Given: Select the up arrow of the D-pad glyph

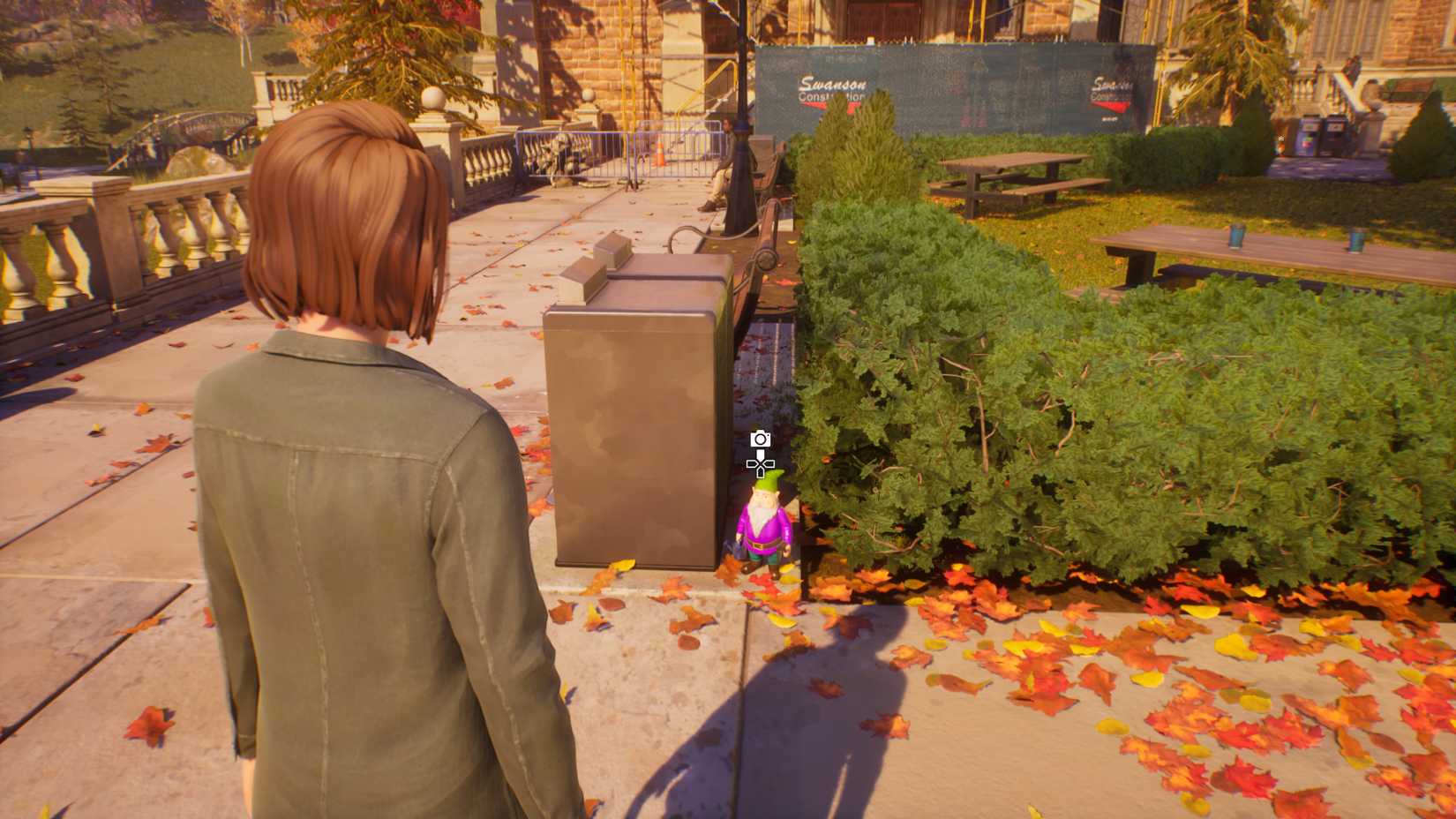Looking at the screenshot, I should tap(760, 455).
